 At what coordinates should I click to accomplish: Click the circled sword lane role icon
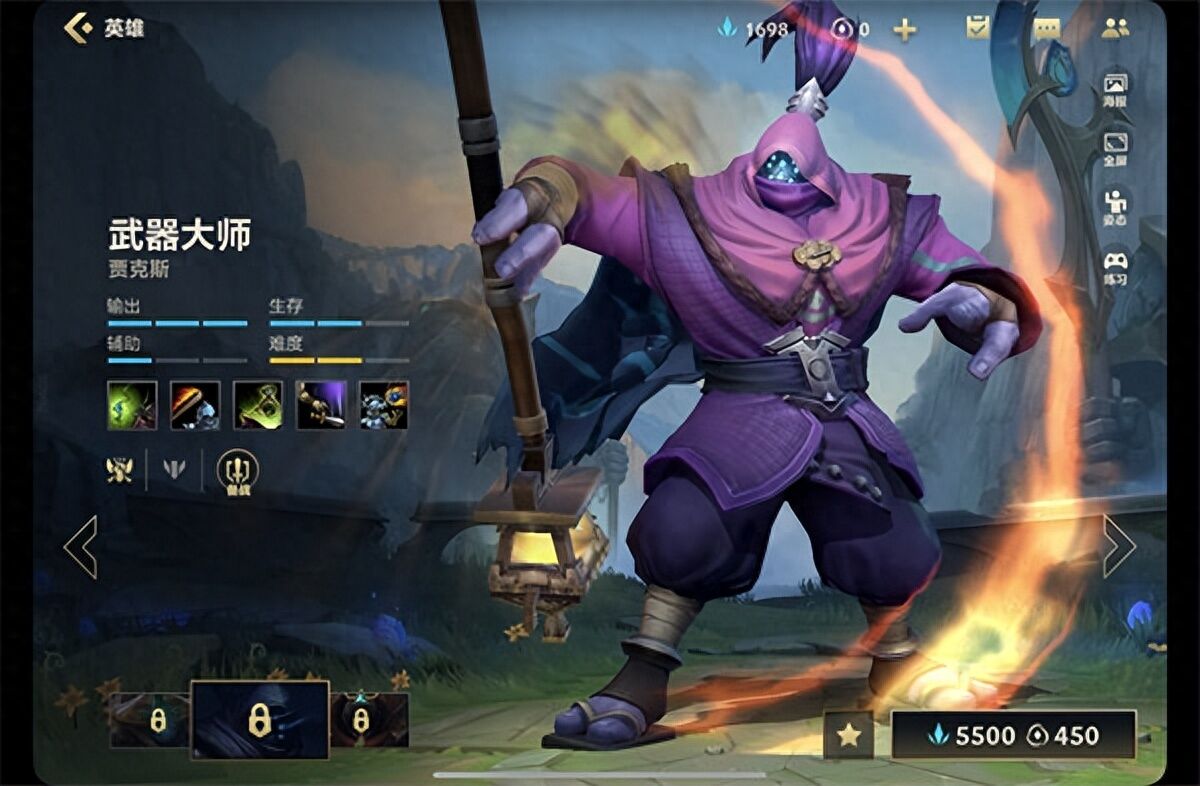[237, 470]
